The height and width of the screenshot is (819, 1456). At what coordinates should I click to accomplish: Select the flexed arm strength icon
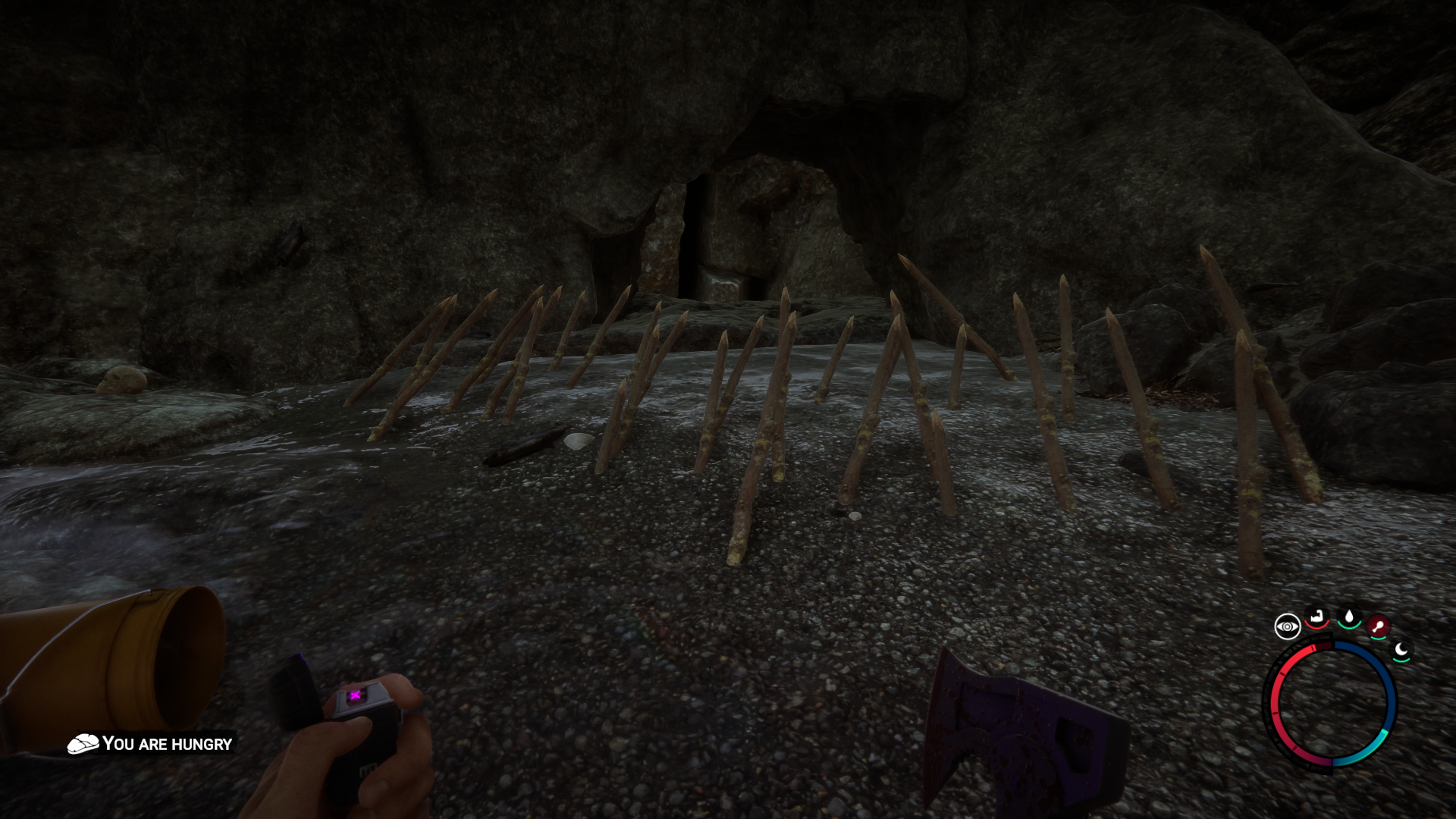click(x=1317, y=617)
